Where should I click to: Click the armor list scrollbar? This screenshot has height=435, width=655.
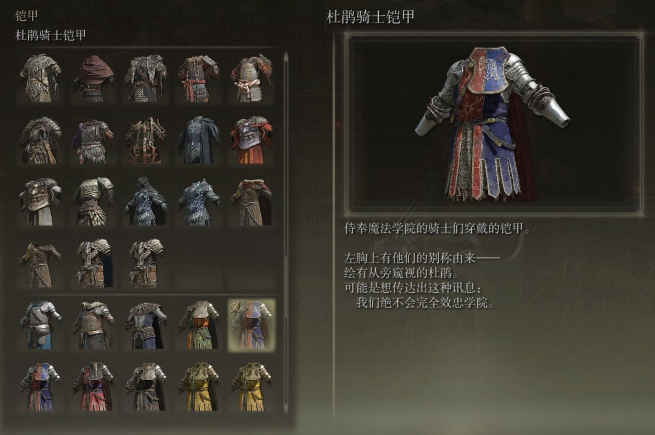coord(287,150)
